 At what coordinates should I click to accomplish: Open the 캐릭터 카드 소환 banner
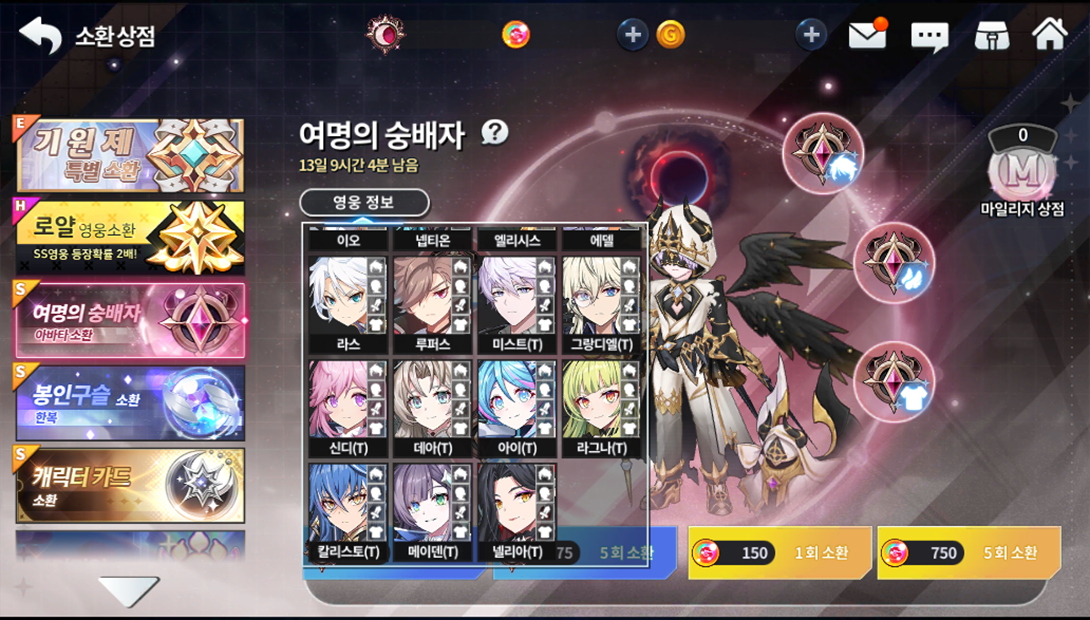click(129, 485)
